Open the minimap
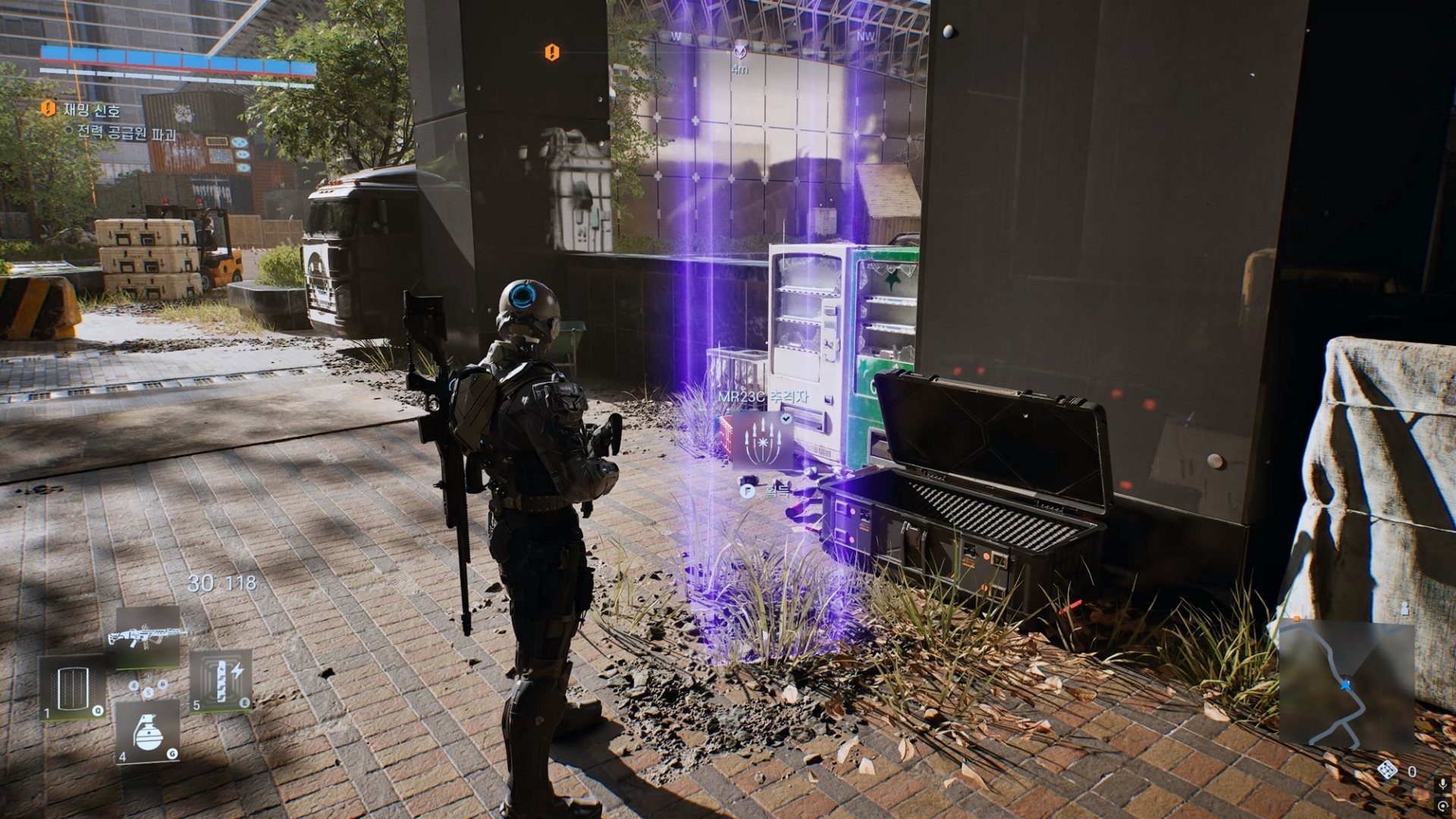This screenshot has width=1456, height=819. click(1346, 686)
